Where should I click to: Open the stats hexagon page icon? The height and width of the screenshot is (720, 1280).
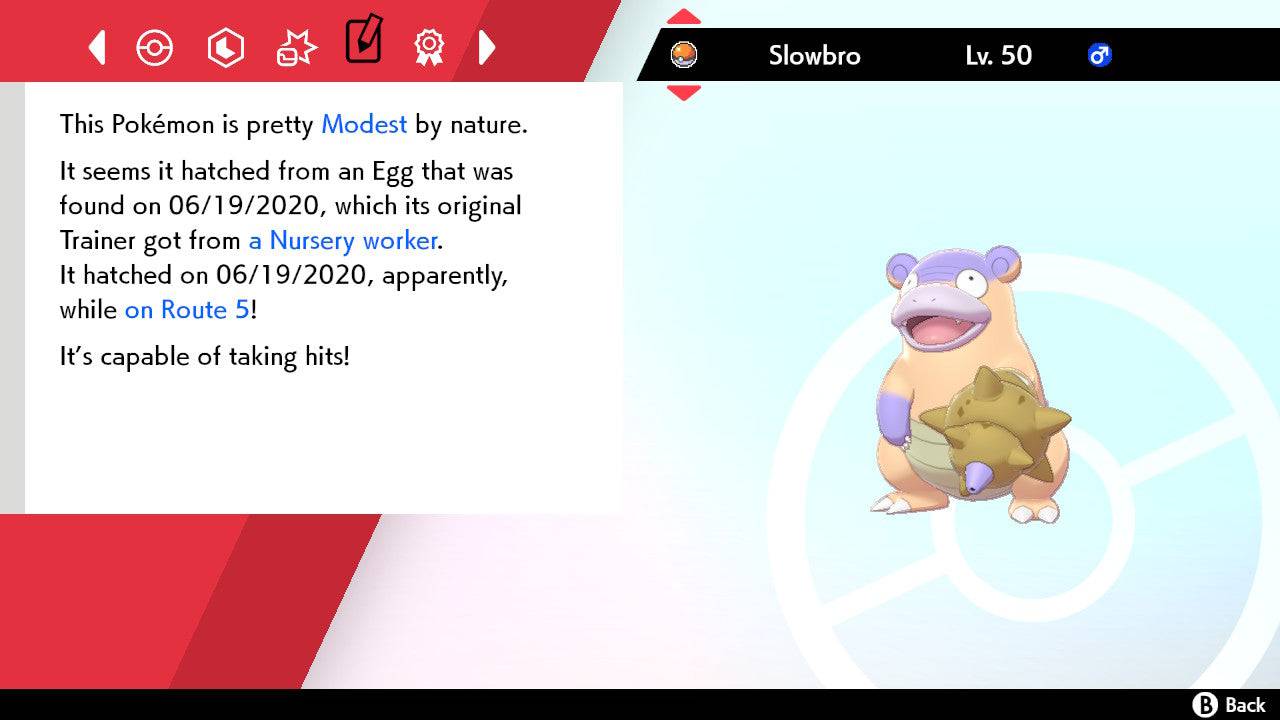click(226, 47)
